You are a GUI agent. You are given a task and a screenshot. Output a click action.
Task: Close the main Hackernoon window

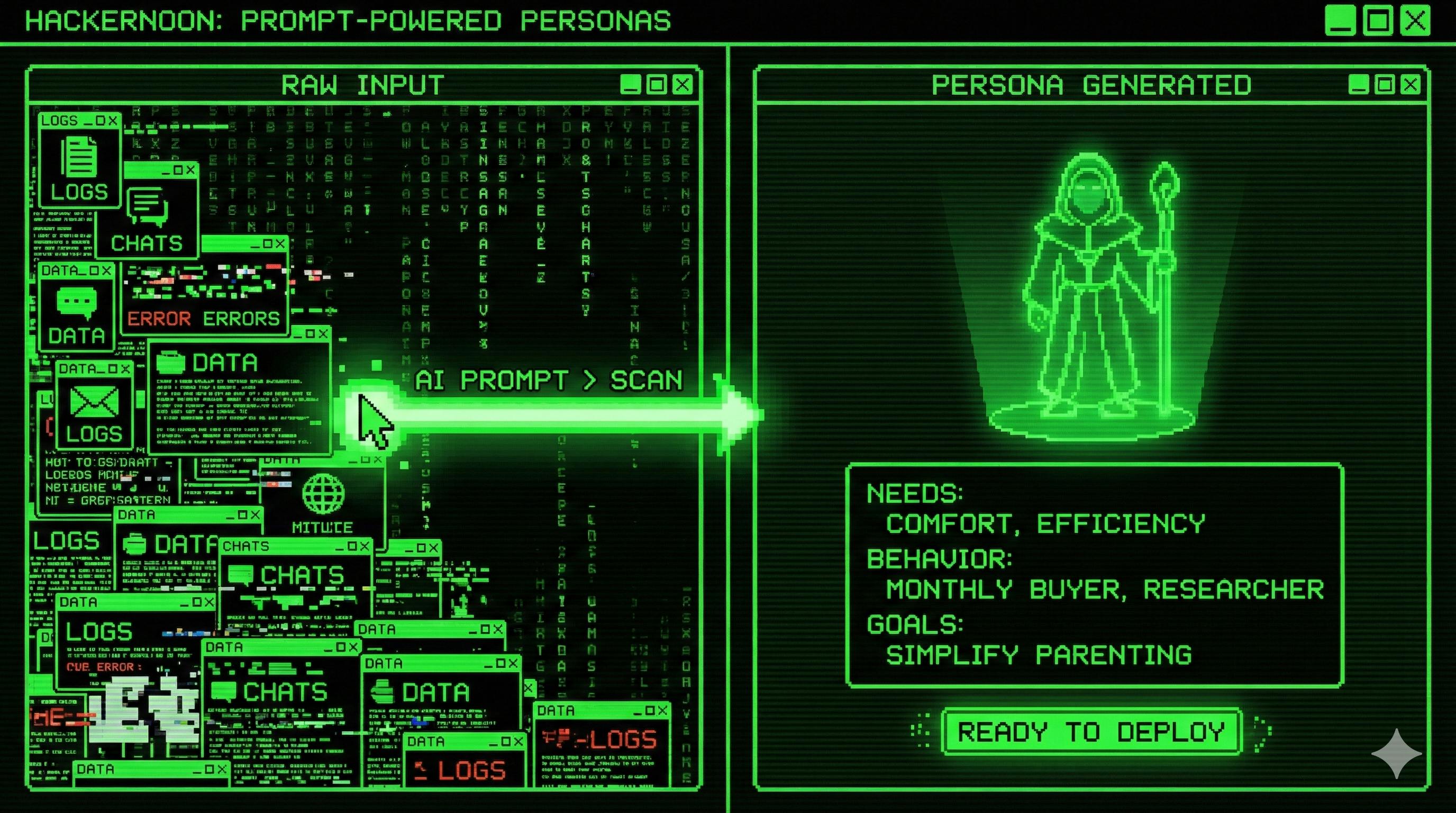[1415, 22]
